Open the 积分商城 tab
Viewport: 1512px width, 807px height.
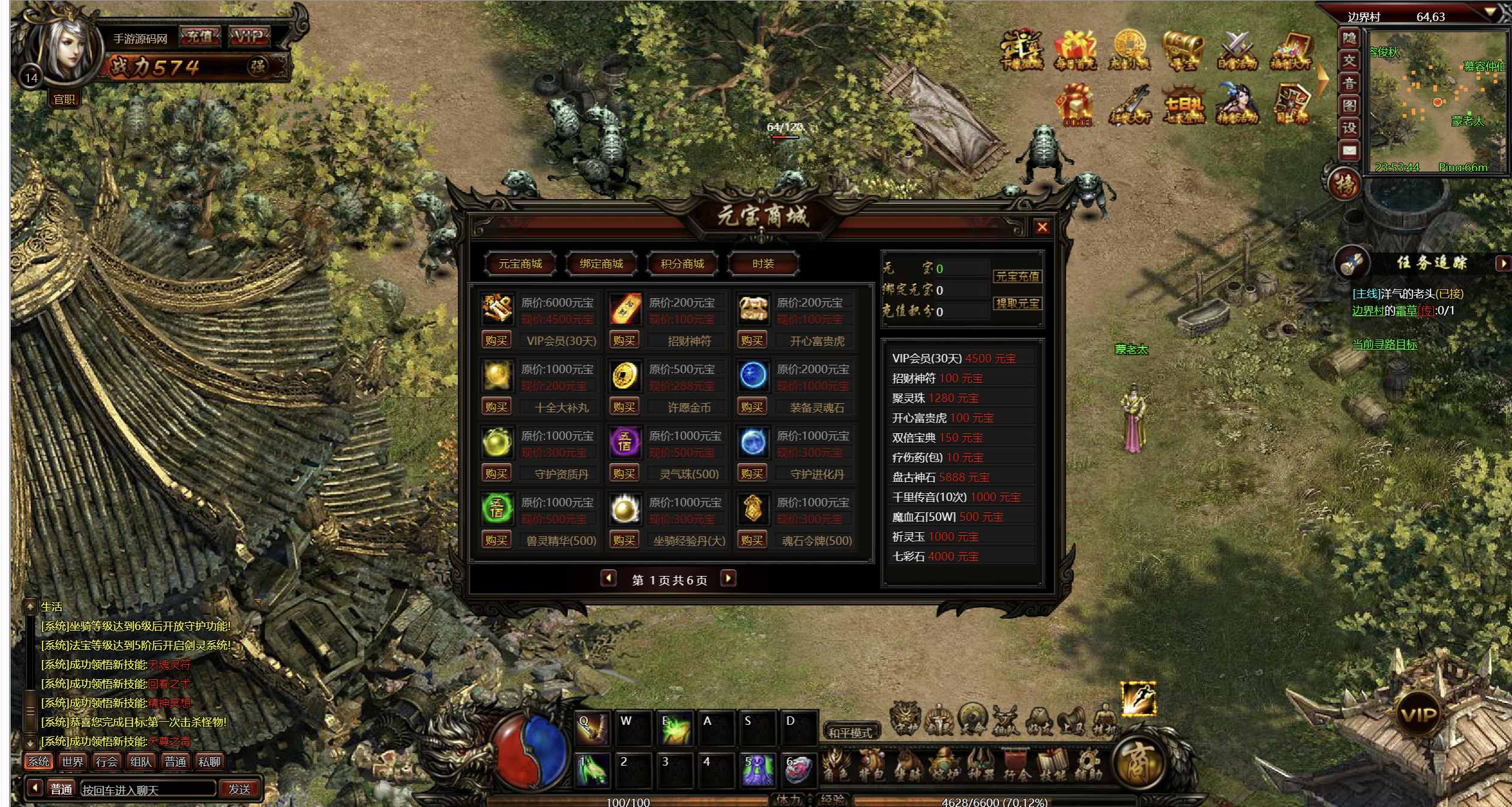click(682, 264)
